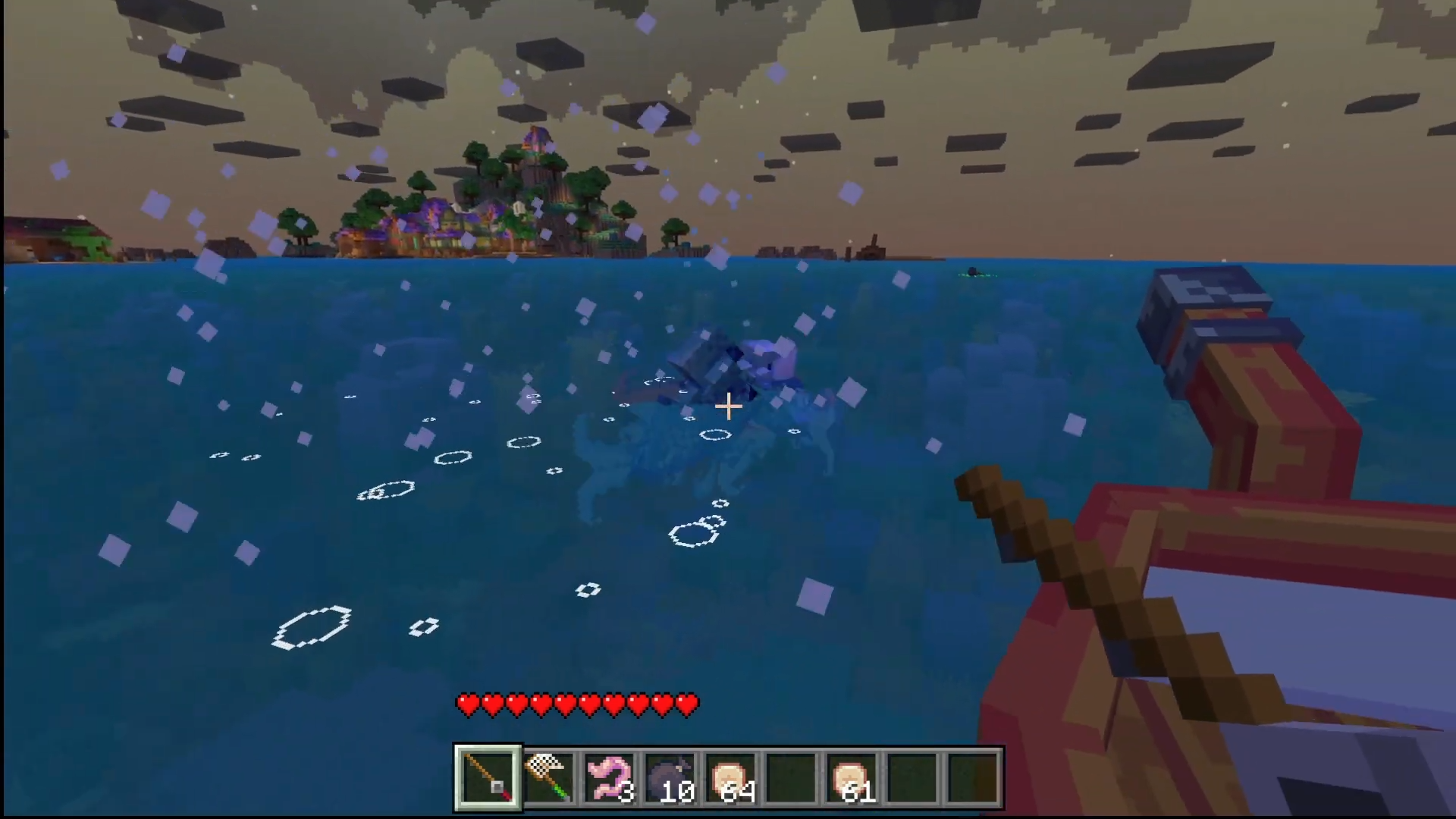Select the net hotbar slot
This screenshot has width=1456, height=819.
548,777
